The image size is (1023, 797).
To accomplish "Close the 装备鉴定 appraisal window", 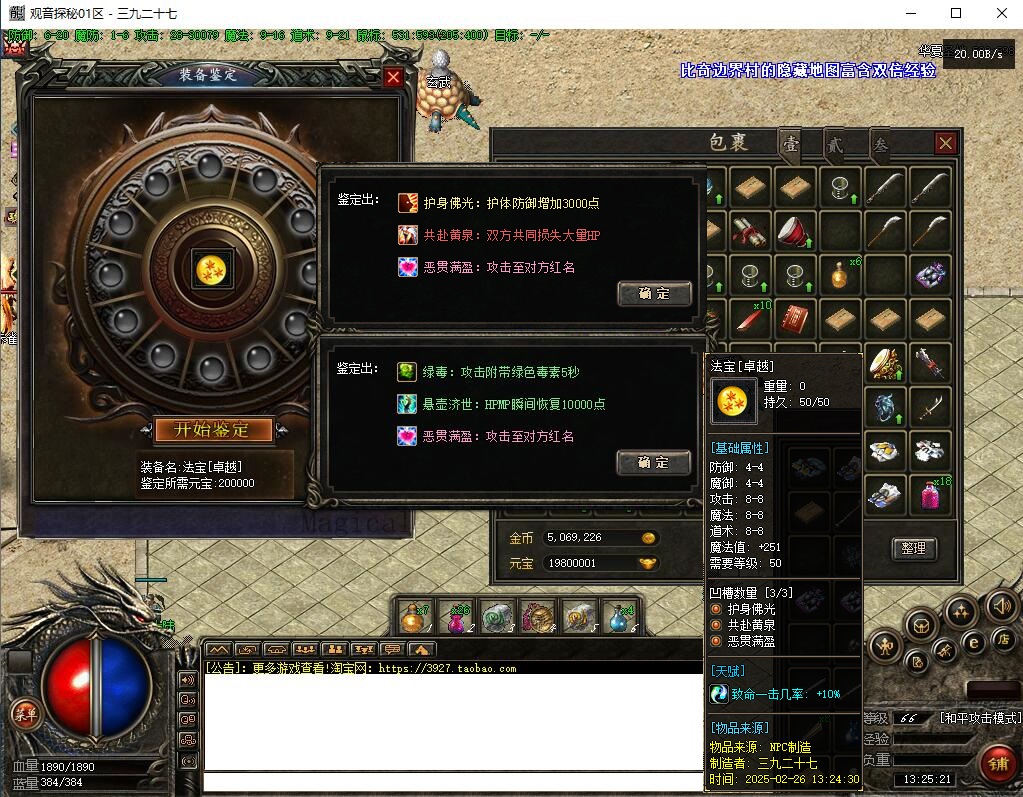I will (394, 77).
